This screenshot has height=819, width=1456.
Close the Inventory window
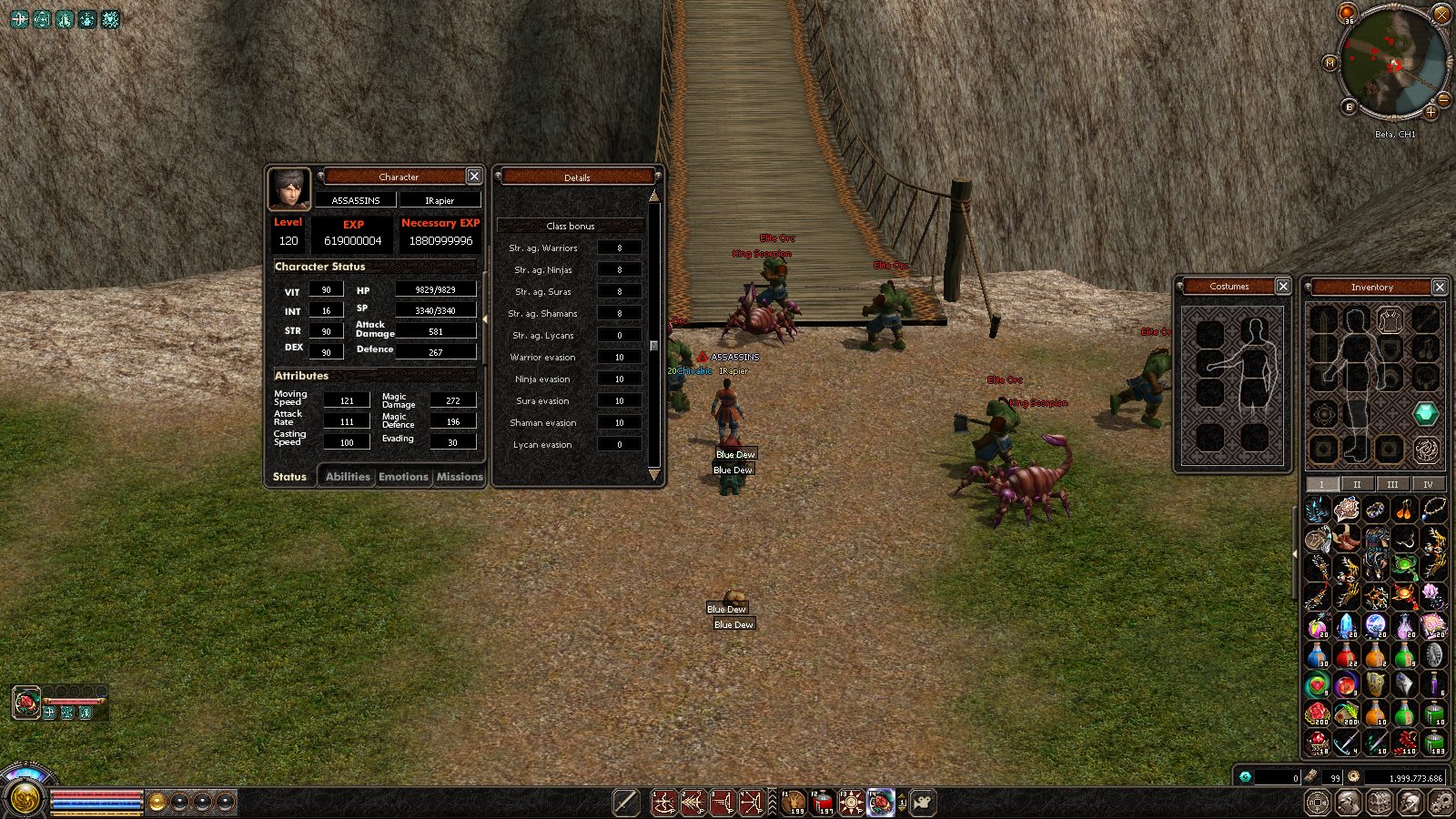pyautogui.click(x=1440, y=287)
